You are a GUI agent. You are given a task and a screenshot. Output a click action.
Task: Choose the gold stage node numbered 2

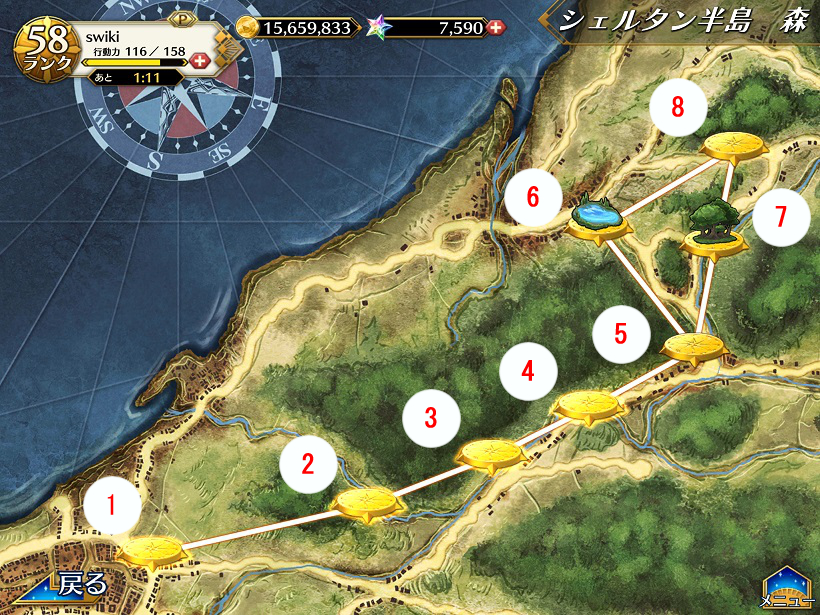(367, 502)
